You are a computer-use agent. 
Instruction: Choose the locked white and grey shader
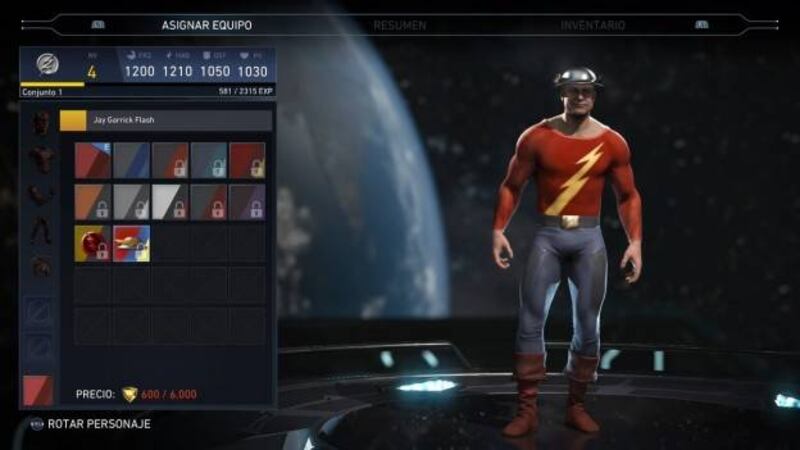(x=170, y=202)
